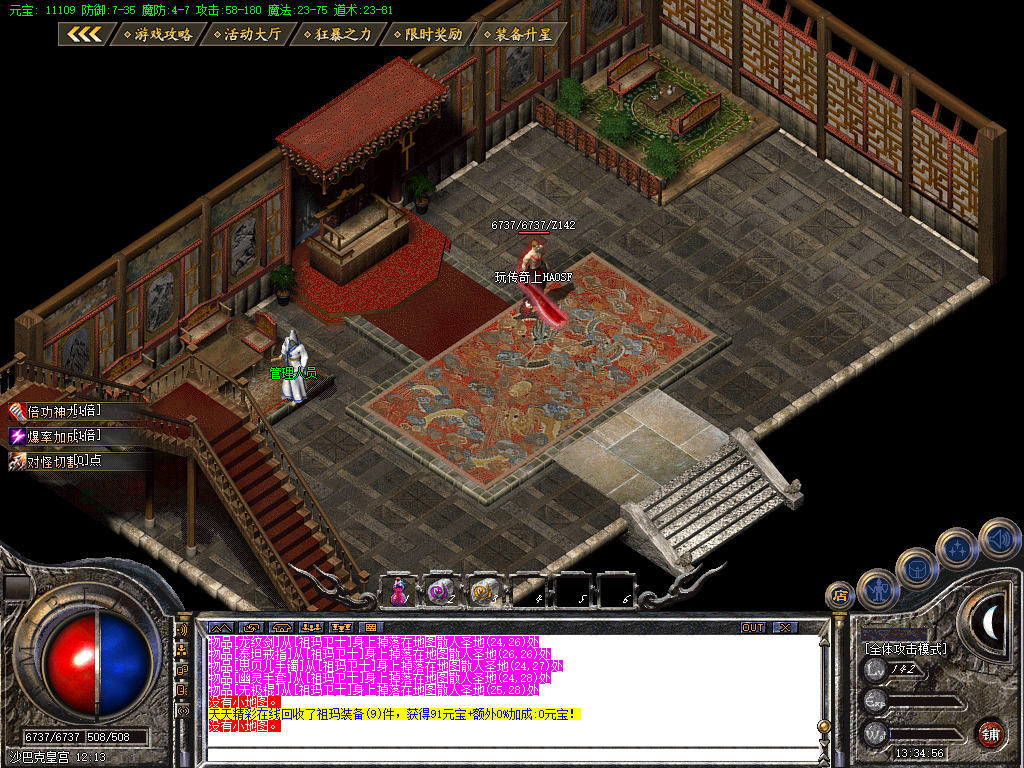Open the 活动大厅 event hall
Viewport: 1024px width, 768px height.
tap(245, 34)
